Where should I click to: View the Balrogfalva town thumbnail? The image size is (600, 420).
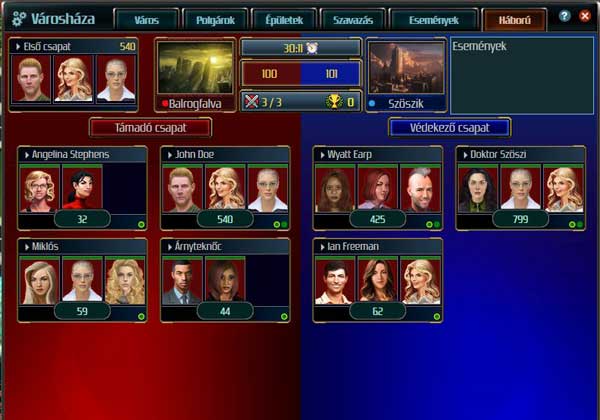click(x=196, y=68)
